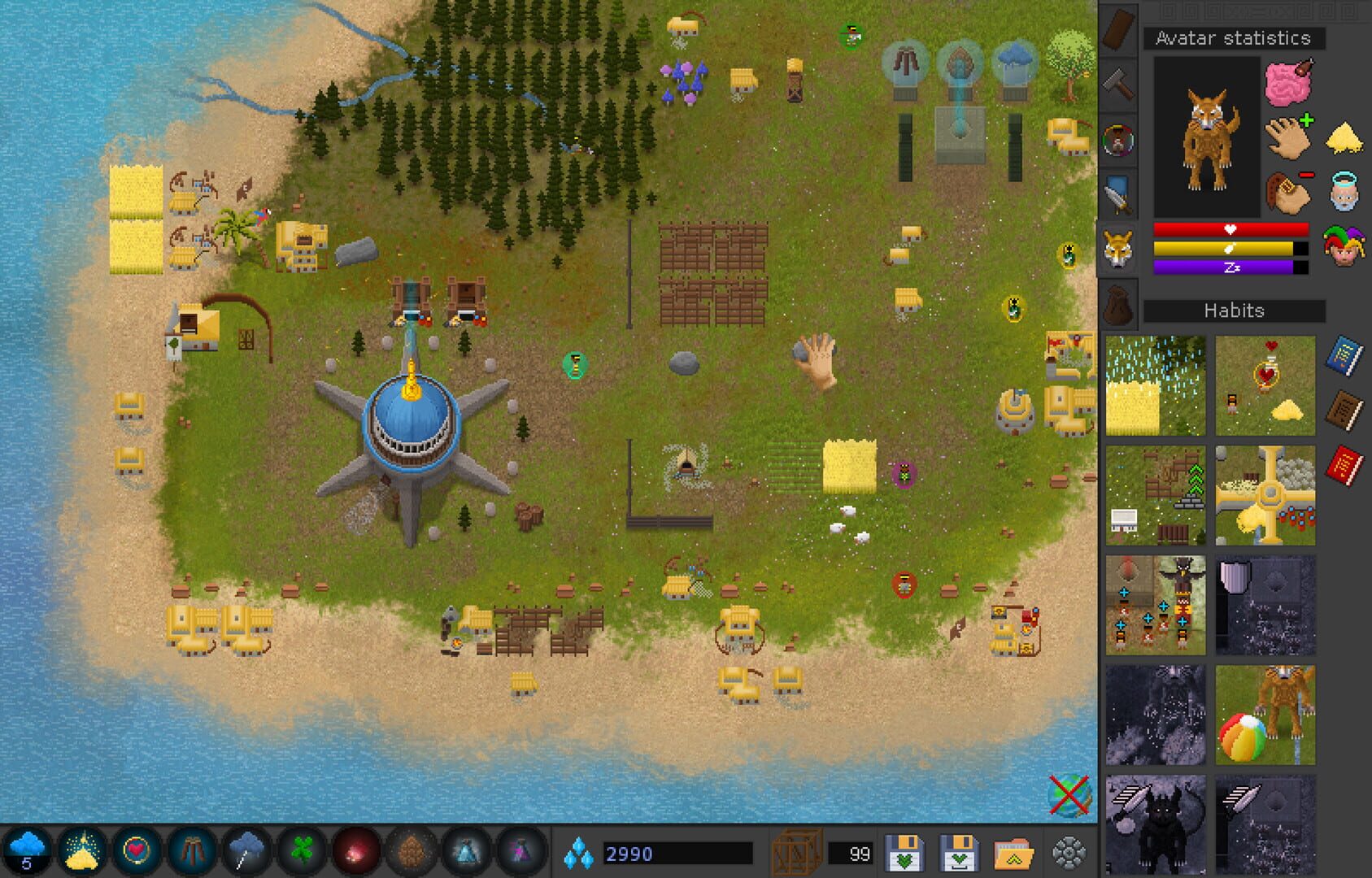The image size is (1372, 878).
Task: Open the sword combat tab in left sidebar
Action: pos(1118,193)
